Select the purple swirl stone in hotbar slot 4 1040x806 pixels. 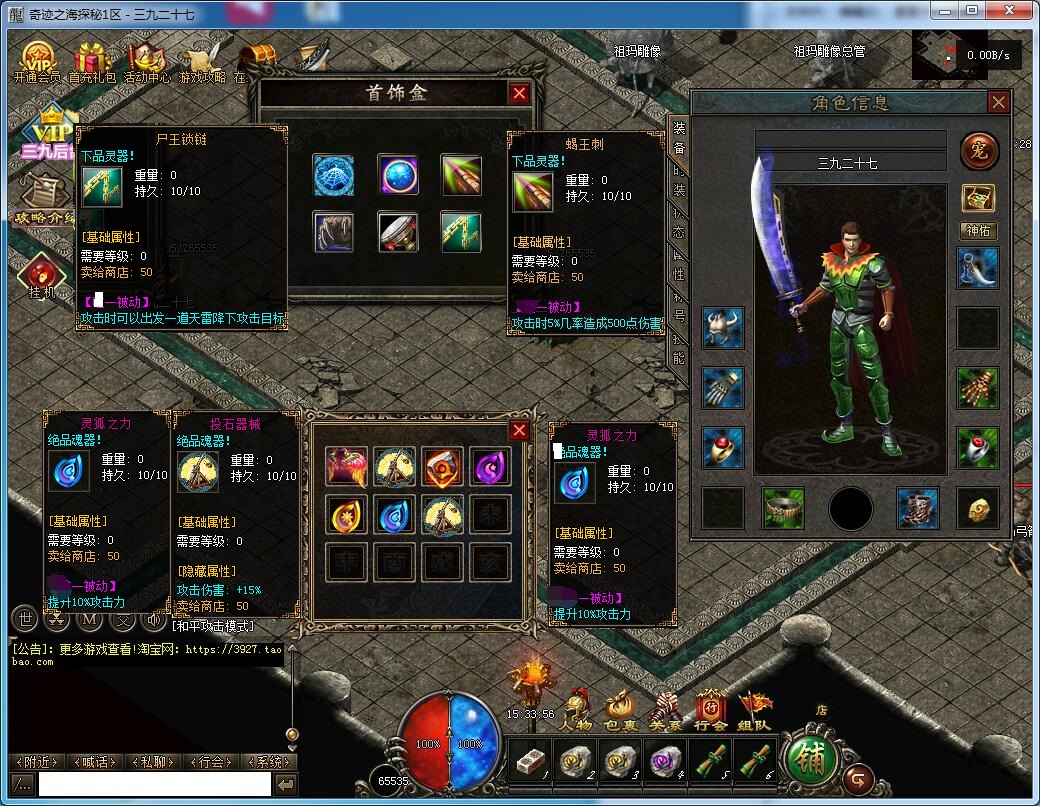665,763
